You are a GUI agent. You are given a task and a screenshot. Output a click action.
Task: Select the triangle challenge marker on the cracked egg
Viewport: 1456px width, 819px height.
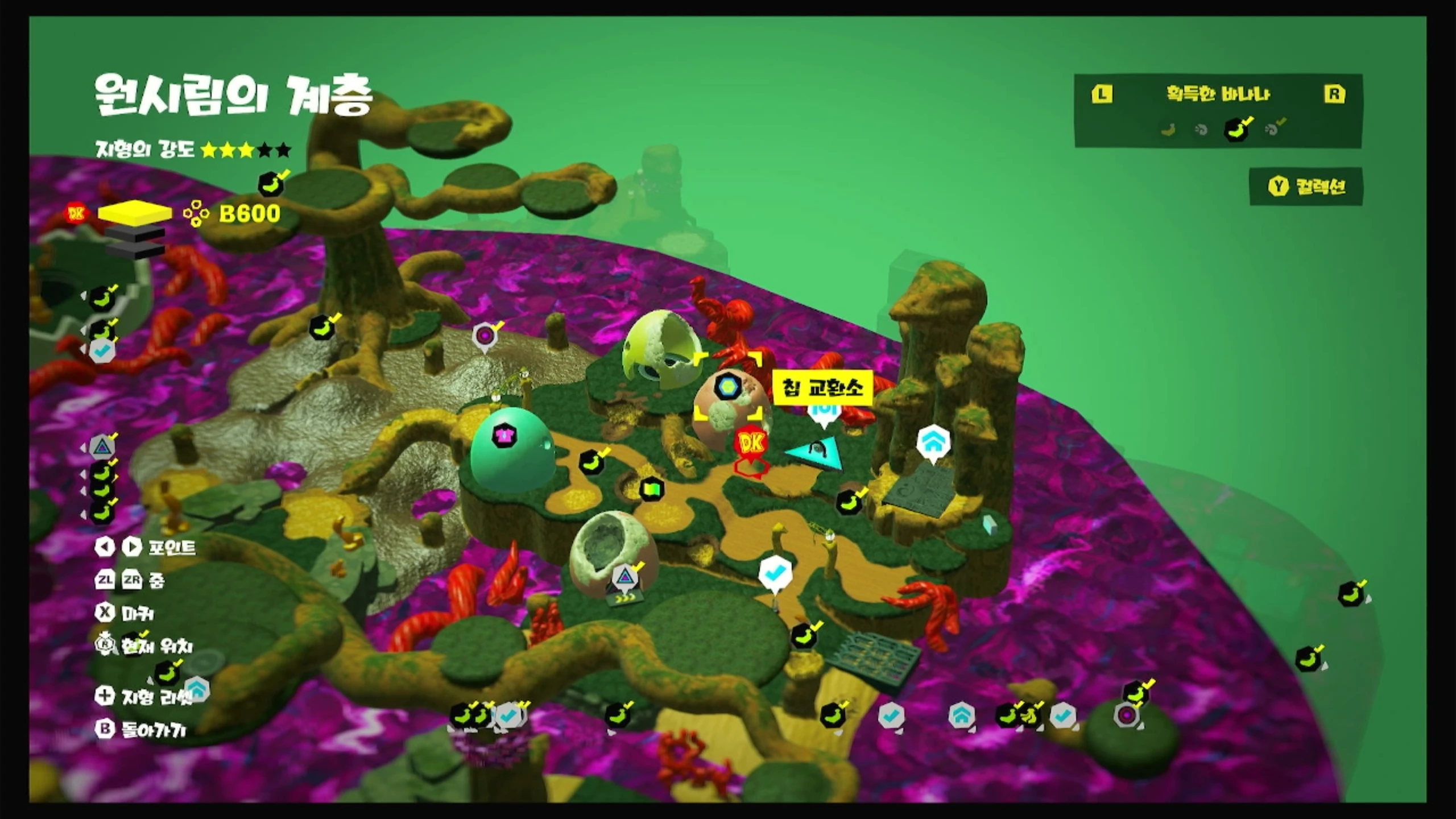point(625,577)
